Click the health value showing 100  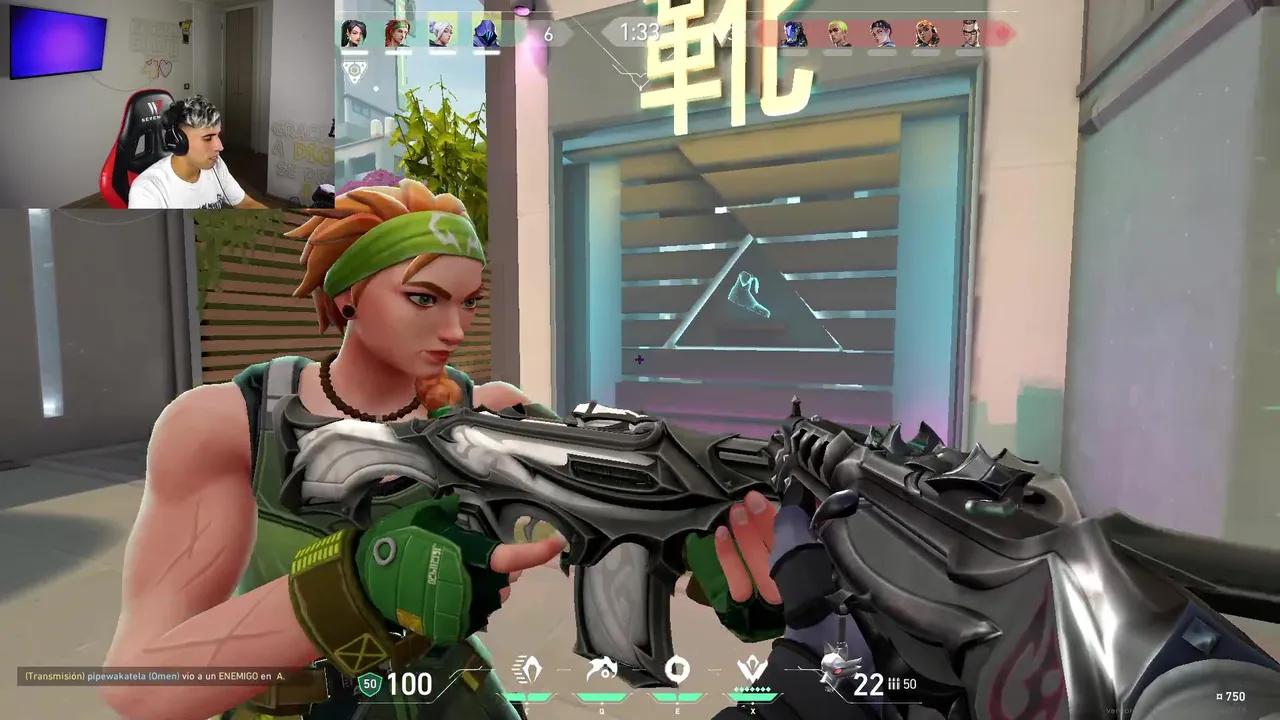[x=410, y=687]
